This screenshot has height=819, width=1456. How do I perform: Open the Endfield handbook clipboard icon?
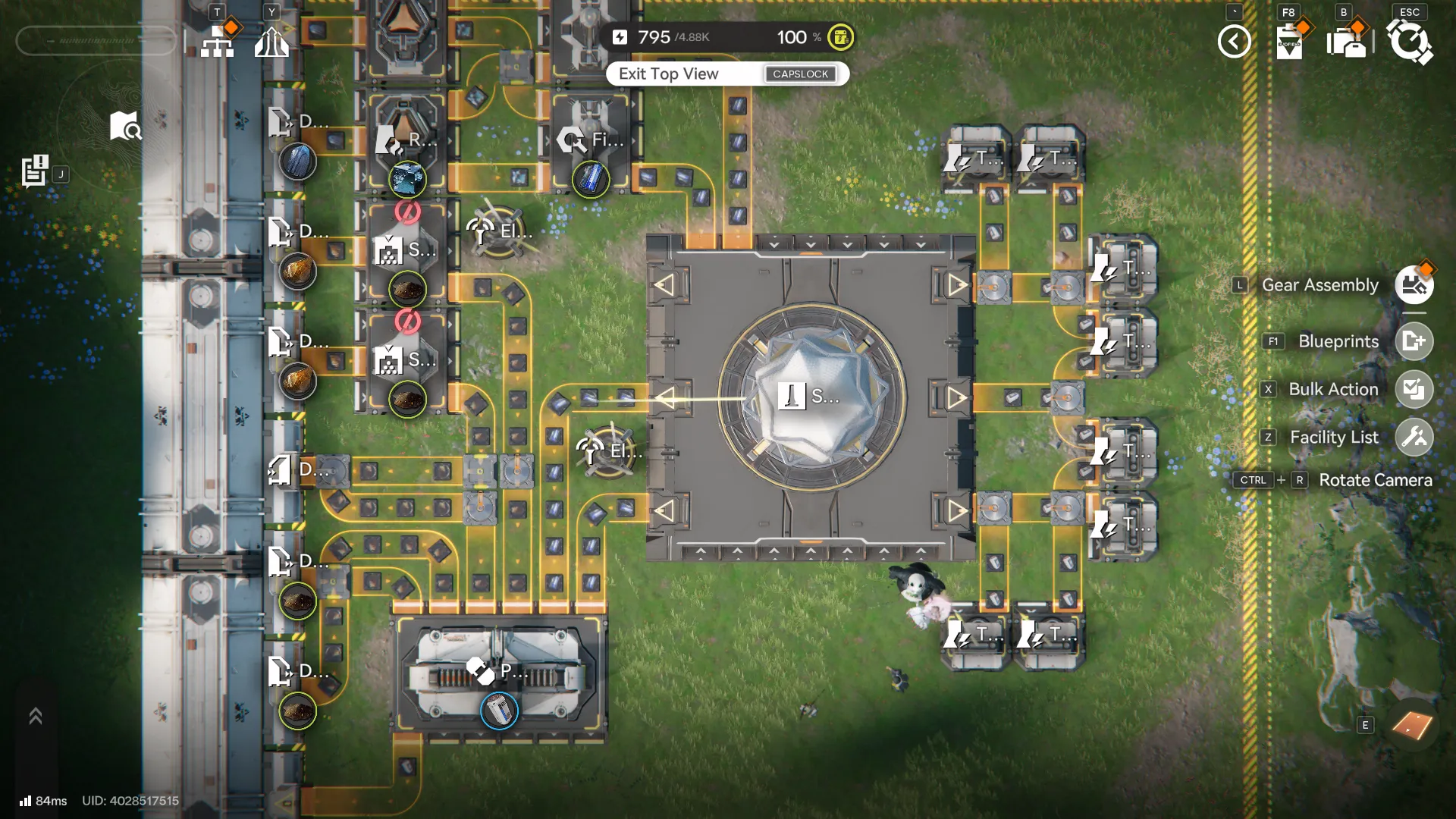(x=1289, y=42)
